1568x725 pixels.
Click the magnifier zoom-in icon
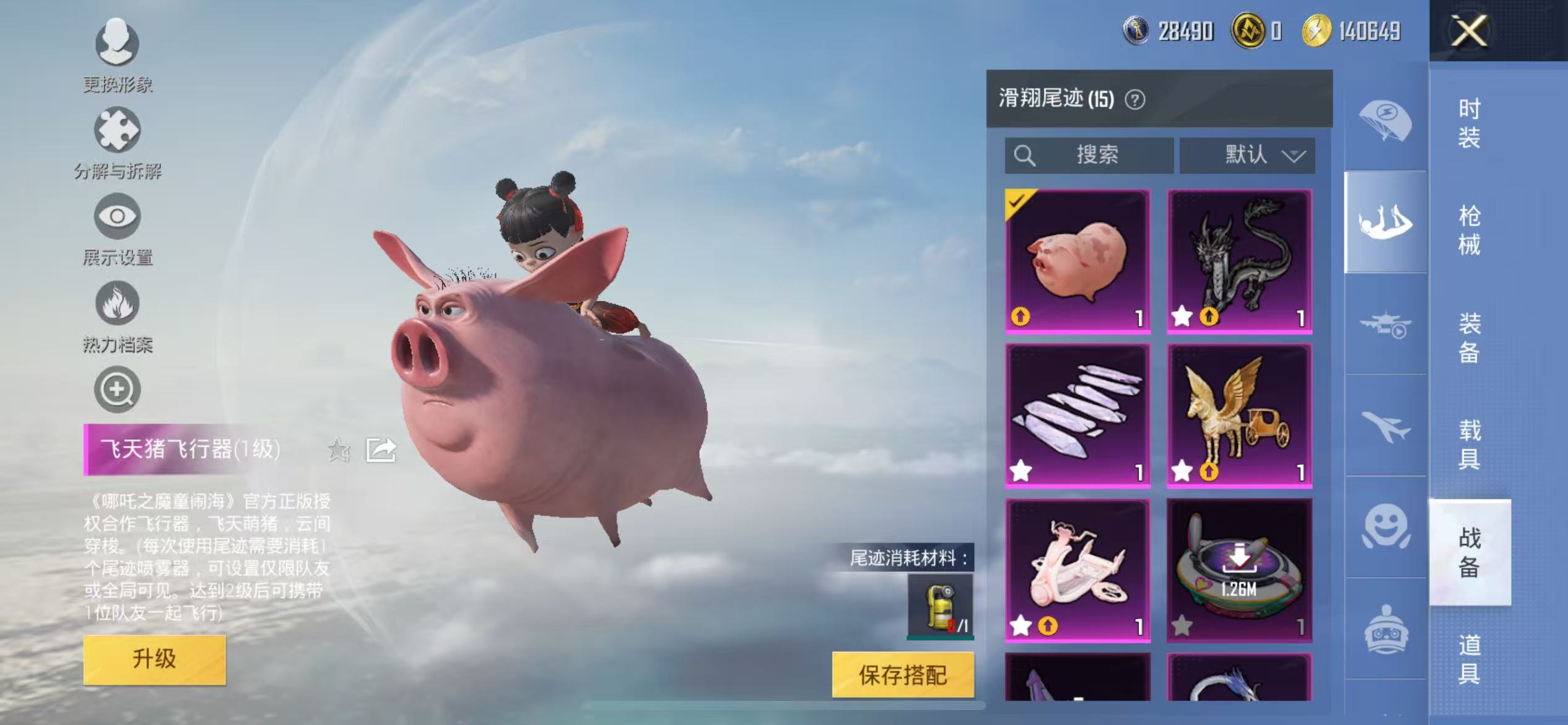tap(117, 390)
